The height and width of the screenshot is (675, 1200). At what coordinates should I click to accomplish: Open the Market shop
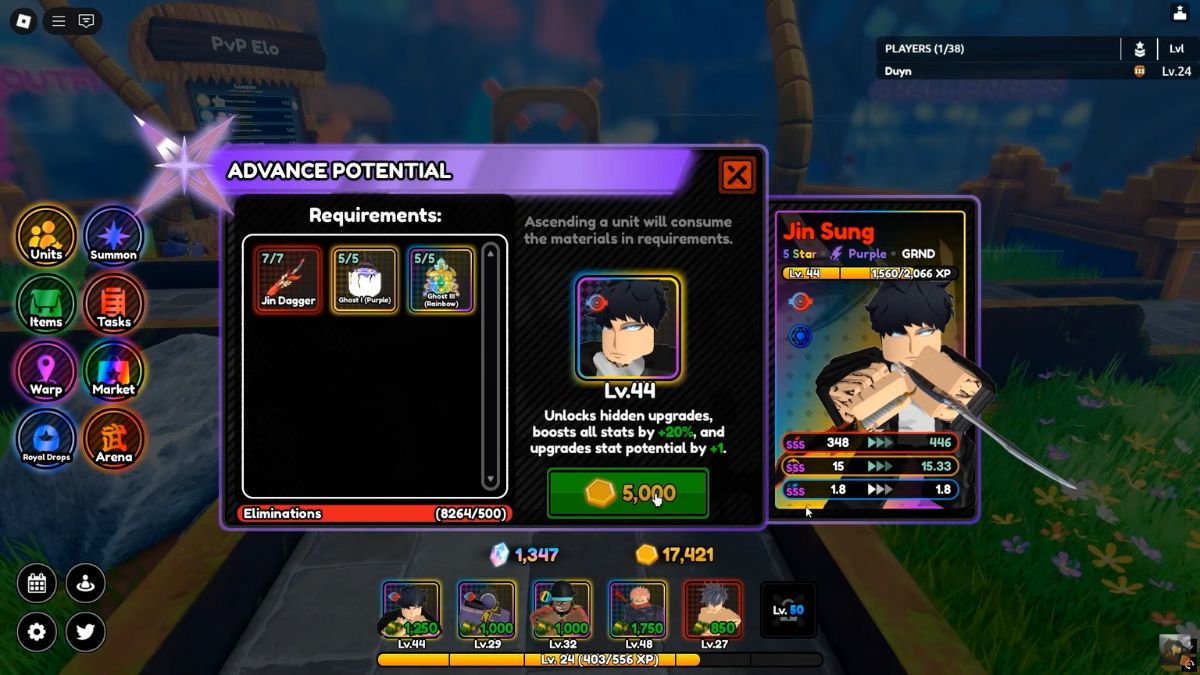click(113, 371)
